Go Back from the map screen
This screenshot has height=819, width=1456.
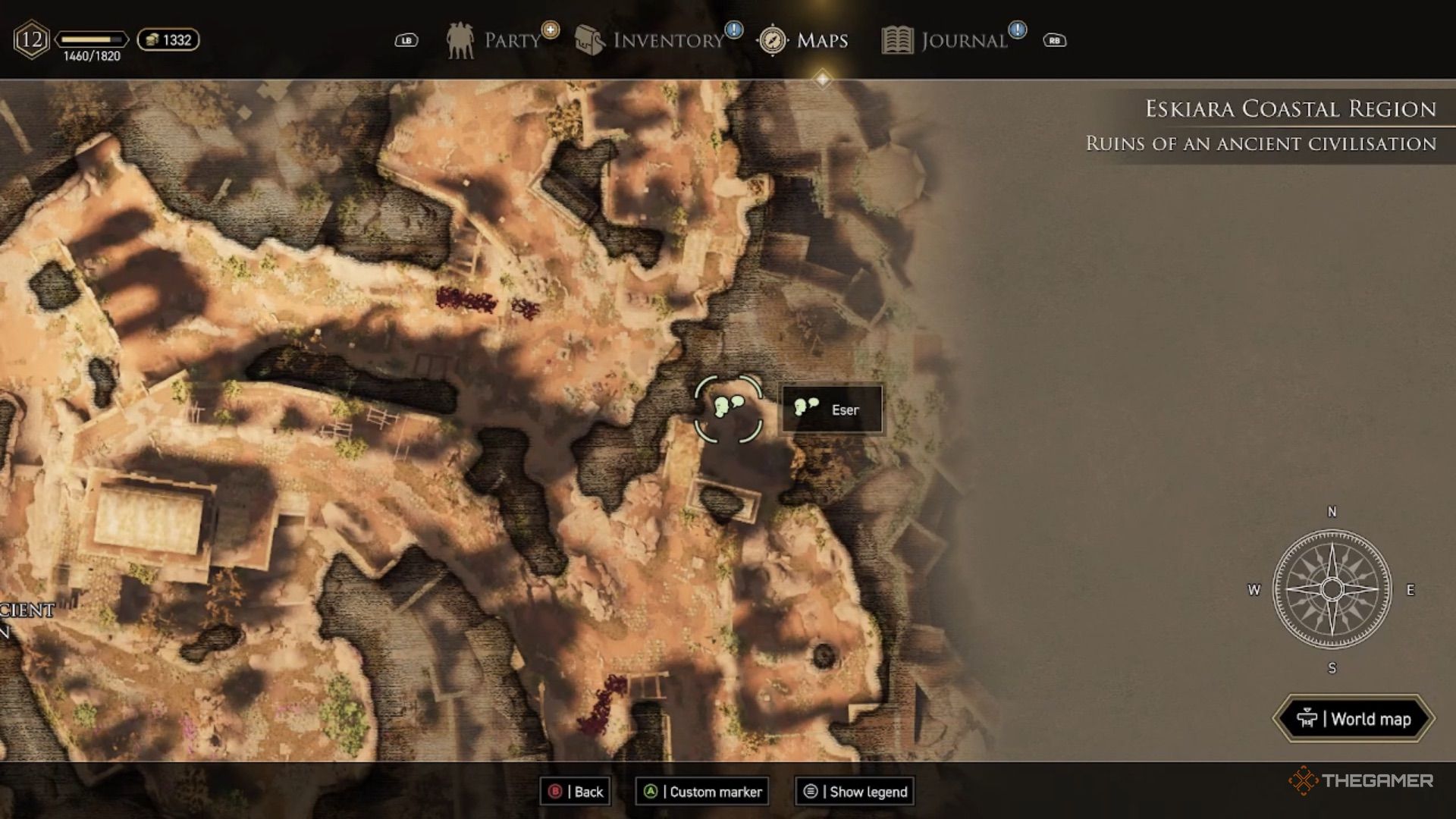tap(576, 792)
